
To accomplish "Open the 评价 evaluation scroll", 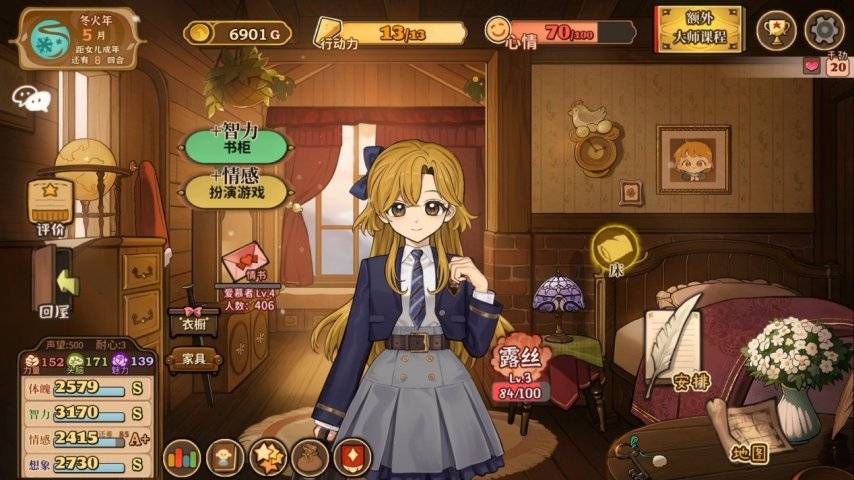I will pos(50,208).
